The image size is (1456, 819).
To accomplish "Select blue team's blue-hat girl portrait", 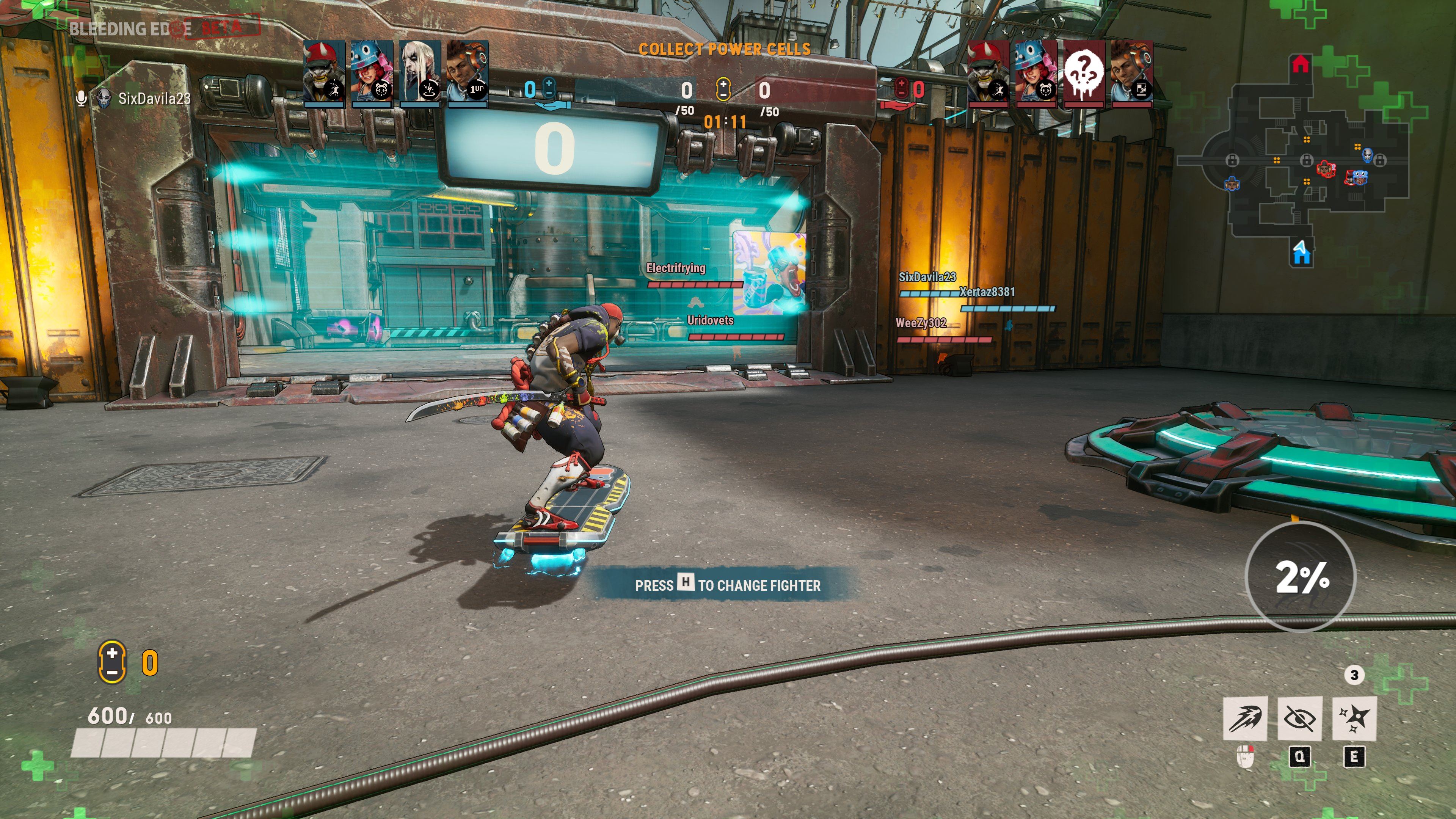I will pos(372,72).
